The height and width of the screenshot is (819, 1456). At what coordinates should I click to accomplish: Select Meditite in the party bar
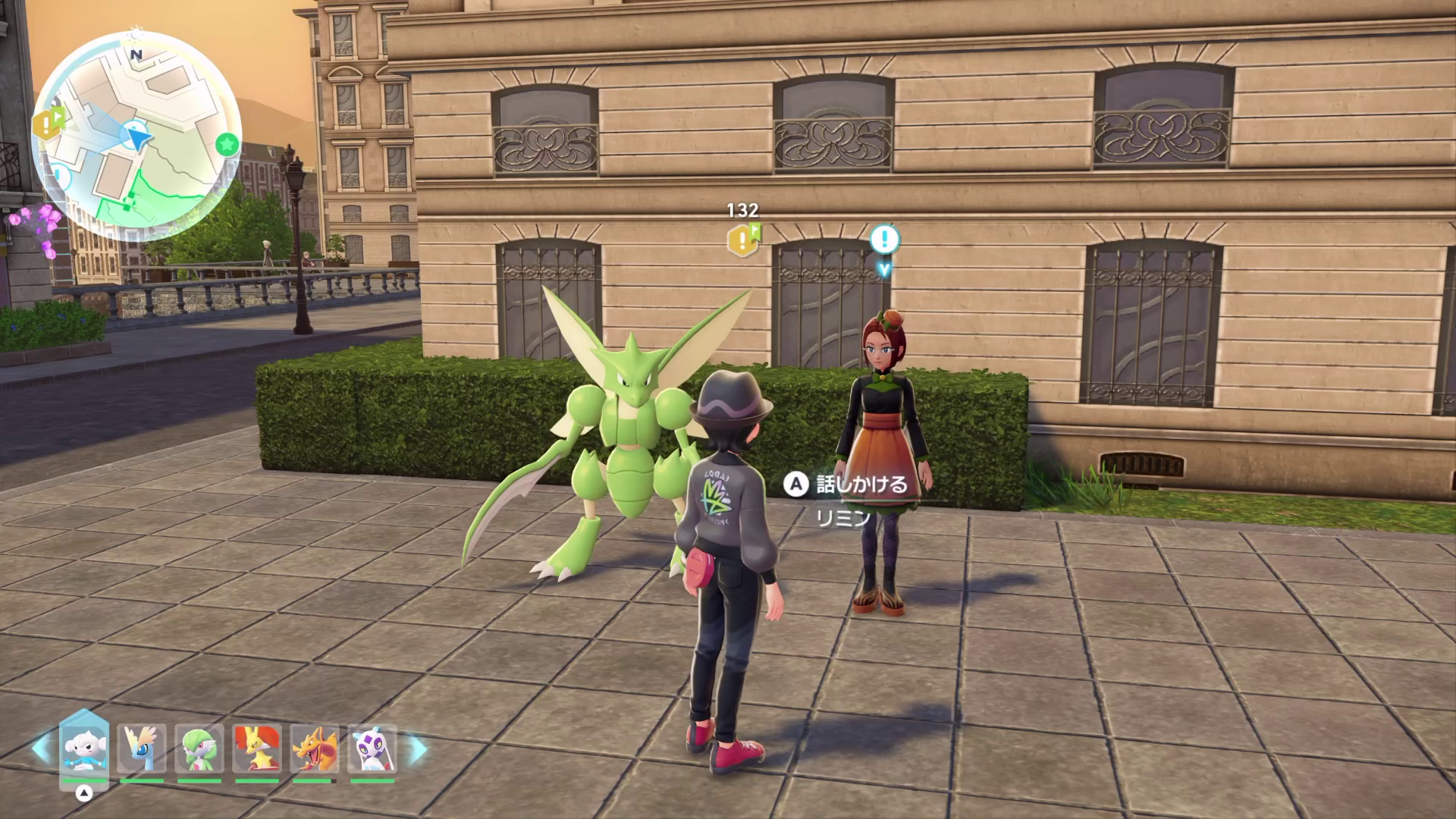pyautogui.click(x=84, y=748)
